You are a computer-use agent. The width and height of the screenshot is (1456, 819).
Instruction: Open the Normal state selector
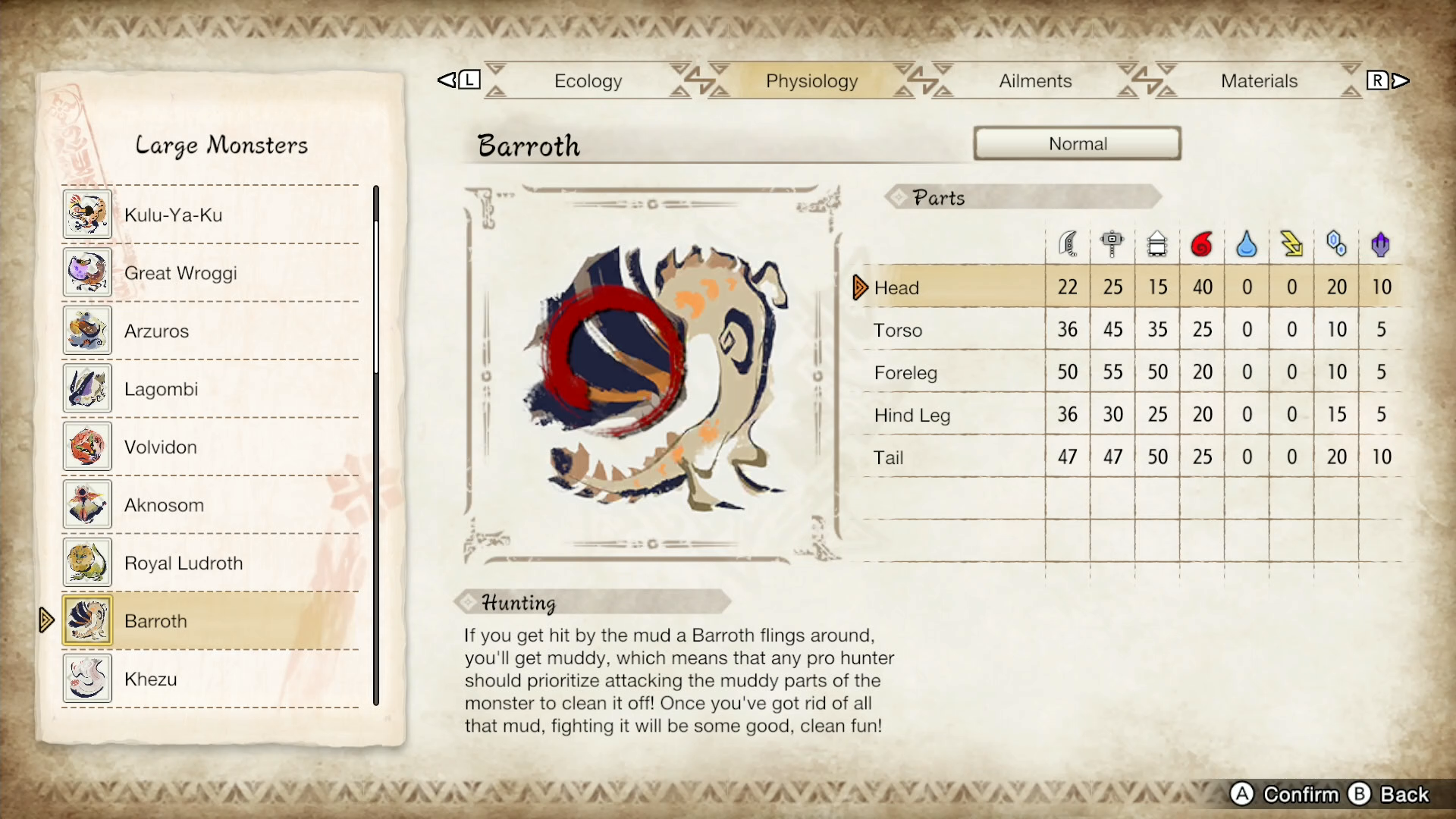tap(1078, 143)
